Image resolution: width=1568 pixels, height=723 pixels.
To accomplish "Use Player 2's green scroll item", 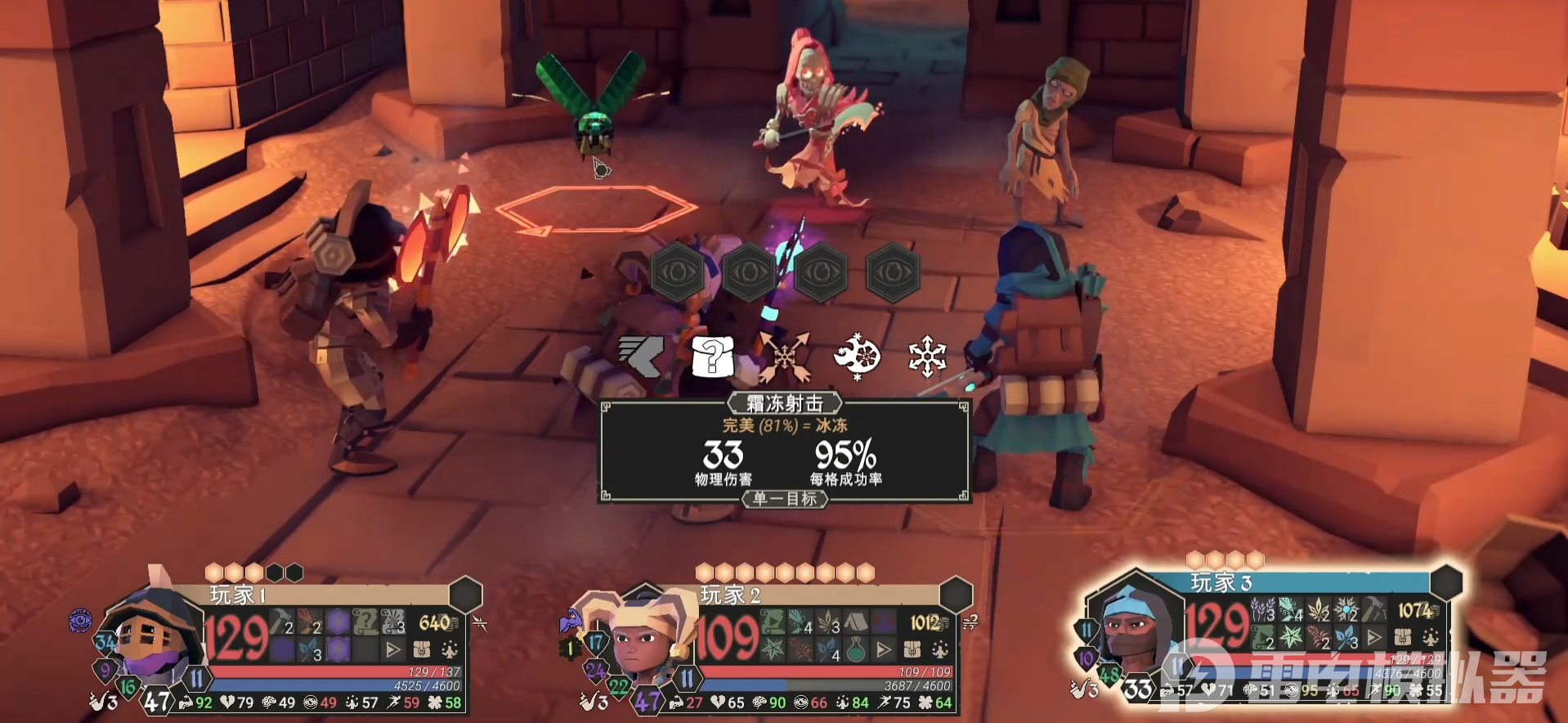I will [772, 623].
